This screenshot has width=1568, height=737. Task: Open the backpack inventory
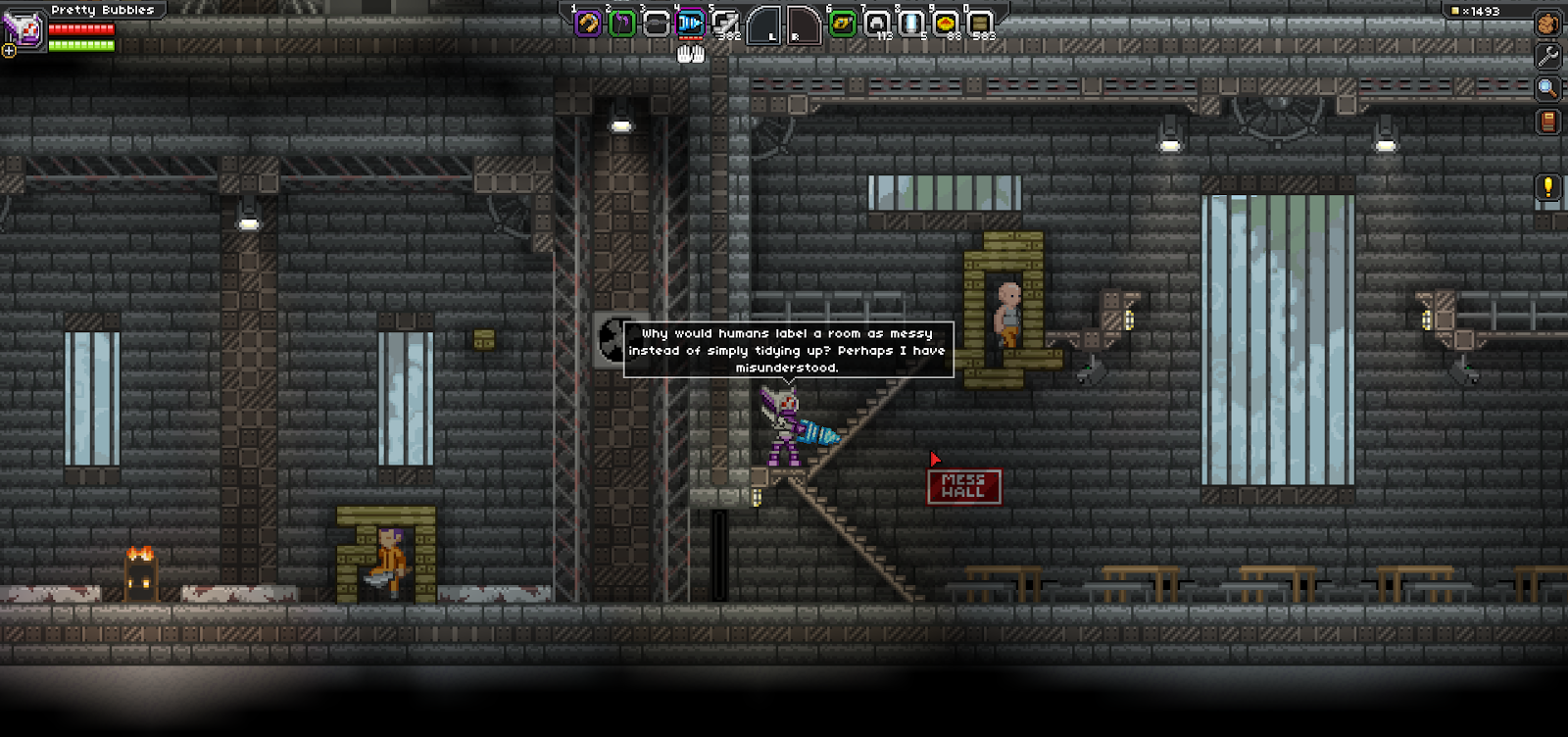click(1548, 24)
